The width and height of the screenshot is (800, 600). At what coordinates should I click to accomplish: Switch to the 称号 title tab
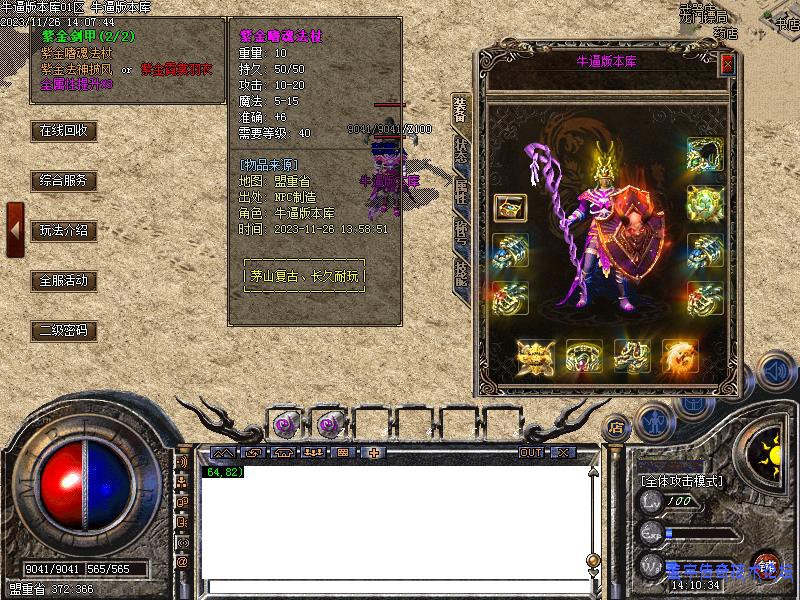[461, 231]
